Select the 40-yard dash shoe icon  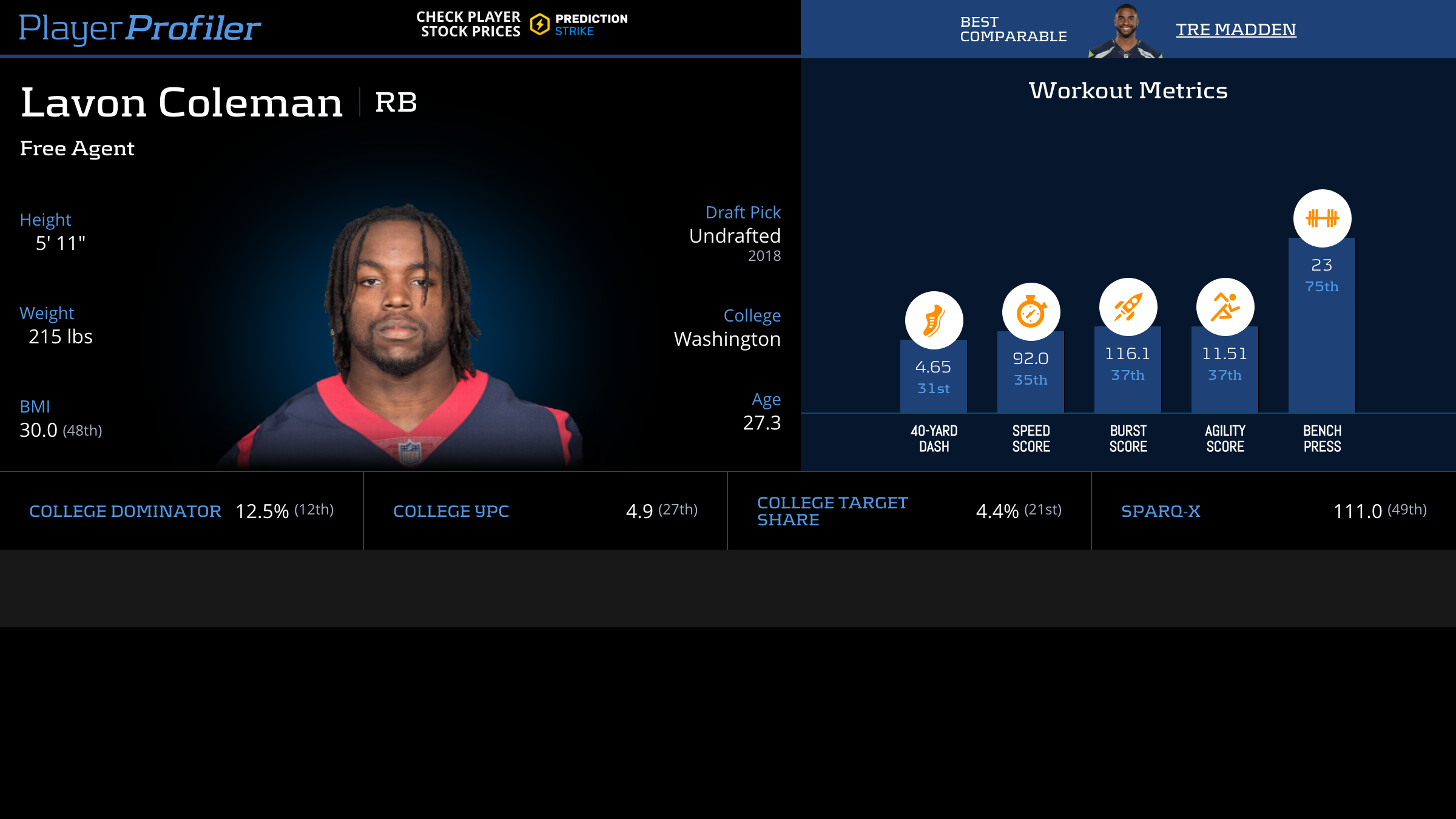click(x=934, y=320)
